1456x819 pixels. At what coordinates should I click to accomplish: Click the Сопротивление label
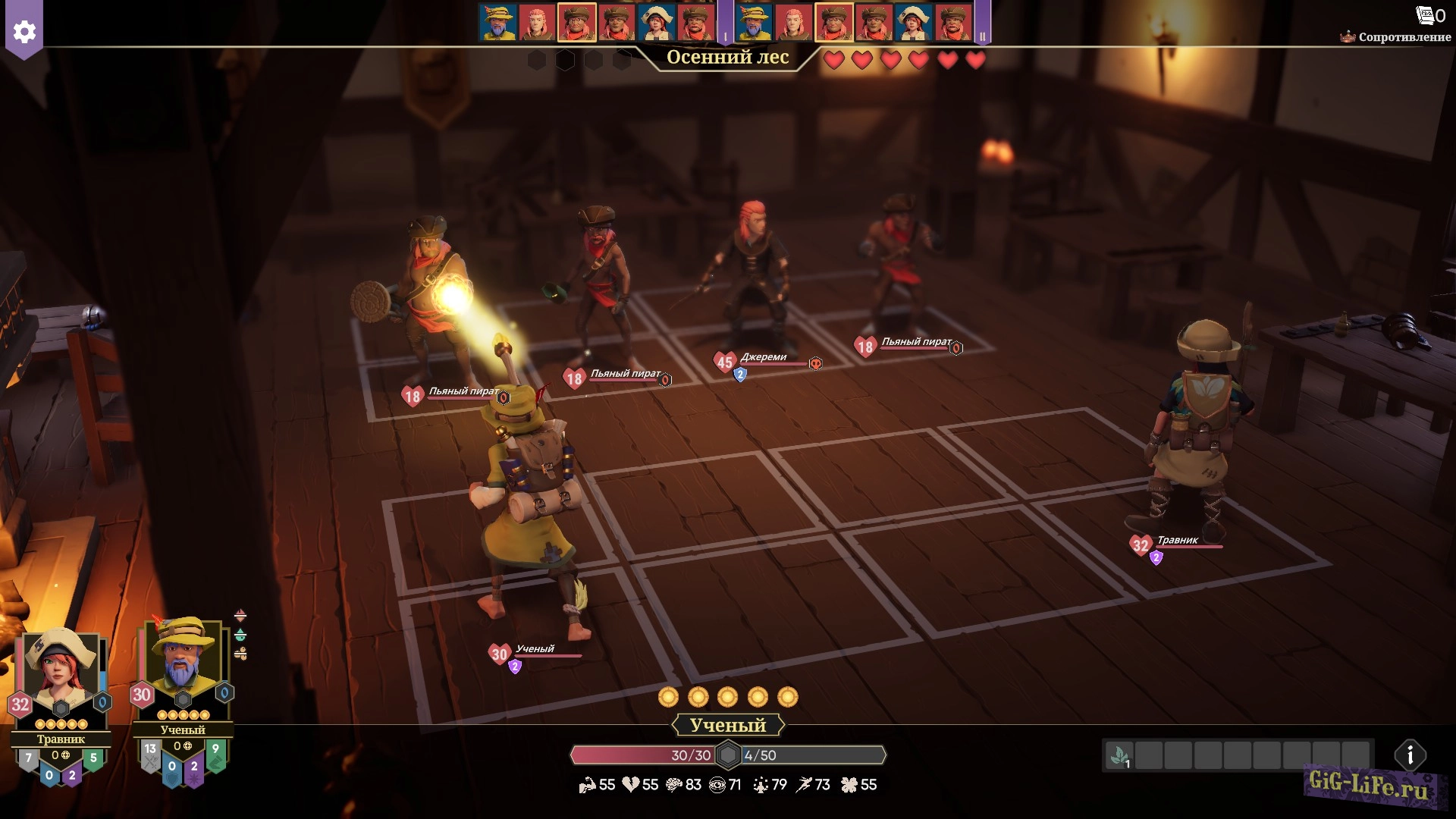click(1403, 37)
